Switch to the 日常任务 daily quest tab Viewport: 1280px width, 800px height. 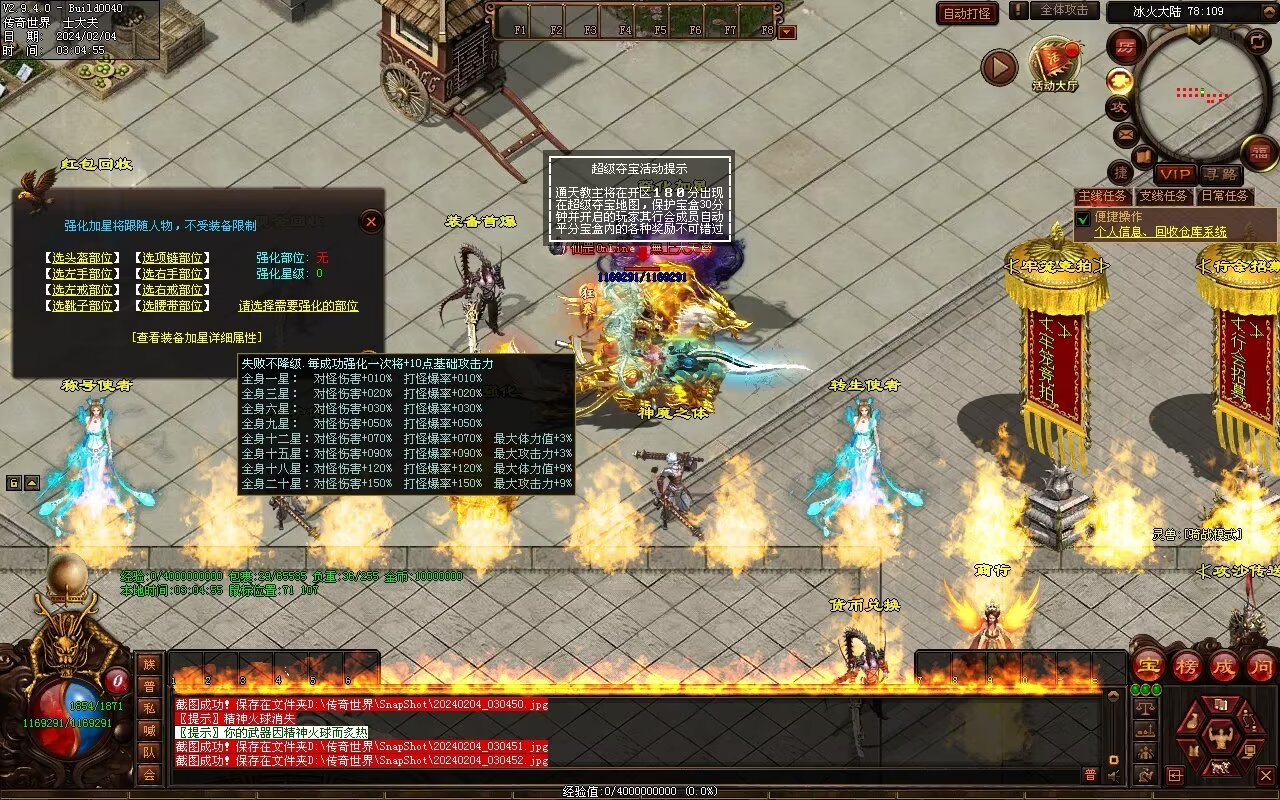[1225, 196]
